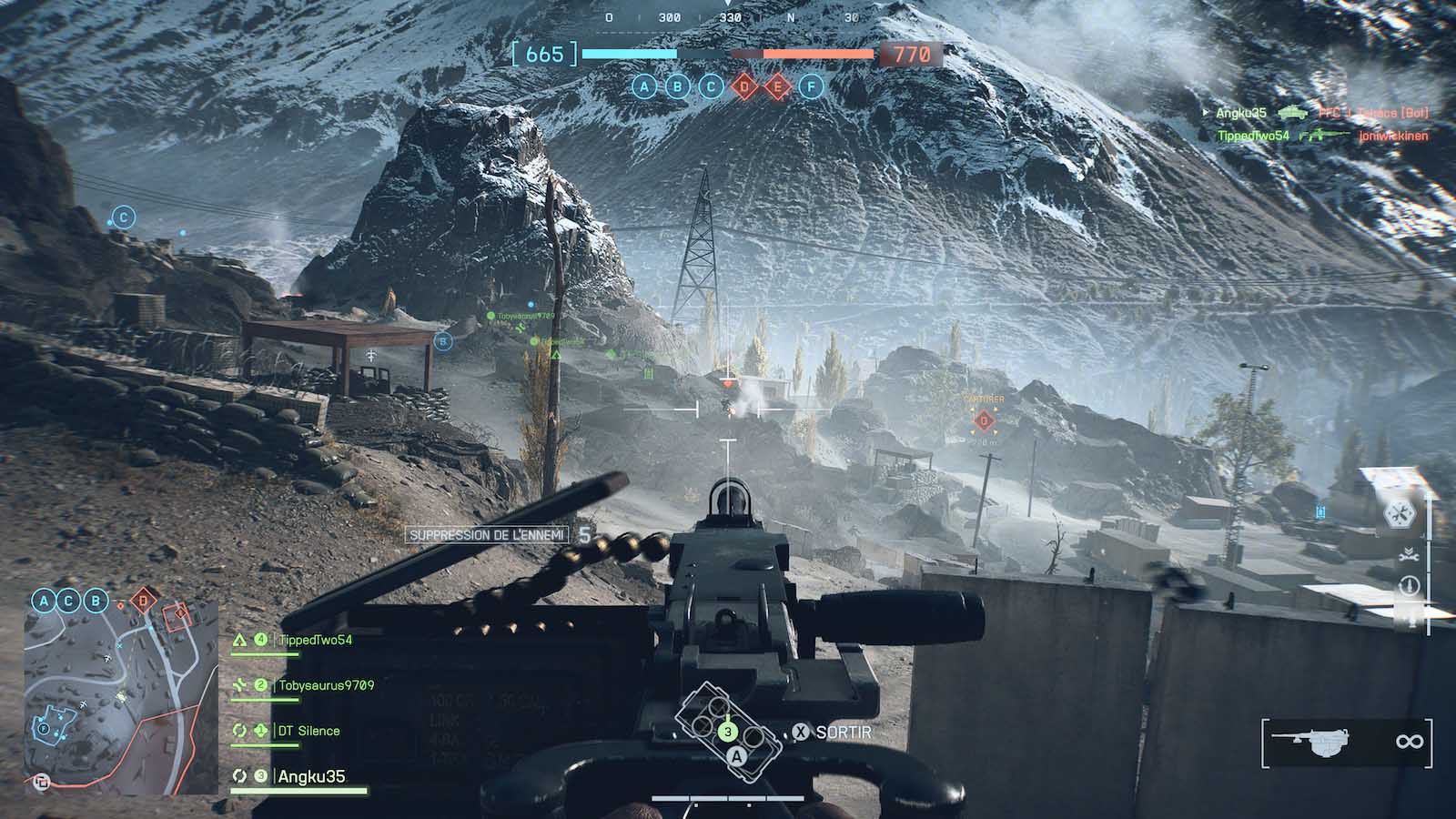Select enemy-held objective E in top flag bar
This screenshot has width=1456, height=819.
pos(777,86)
